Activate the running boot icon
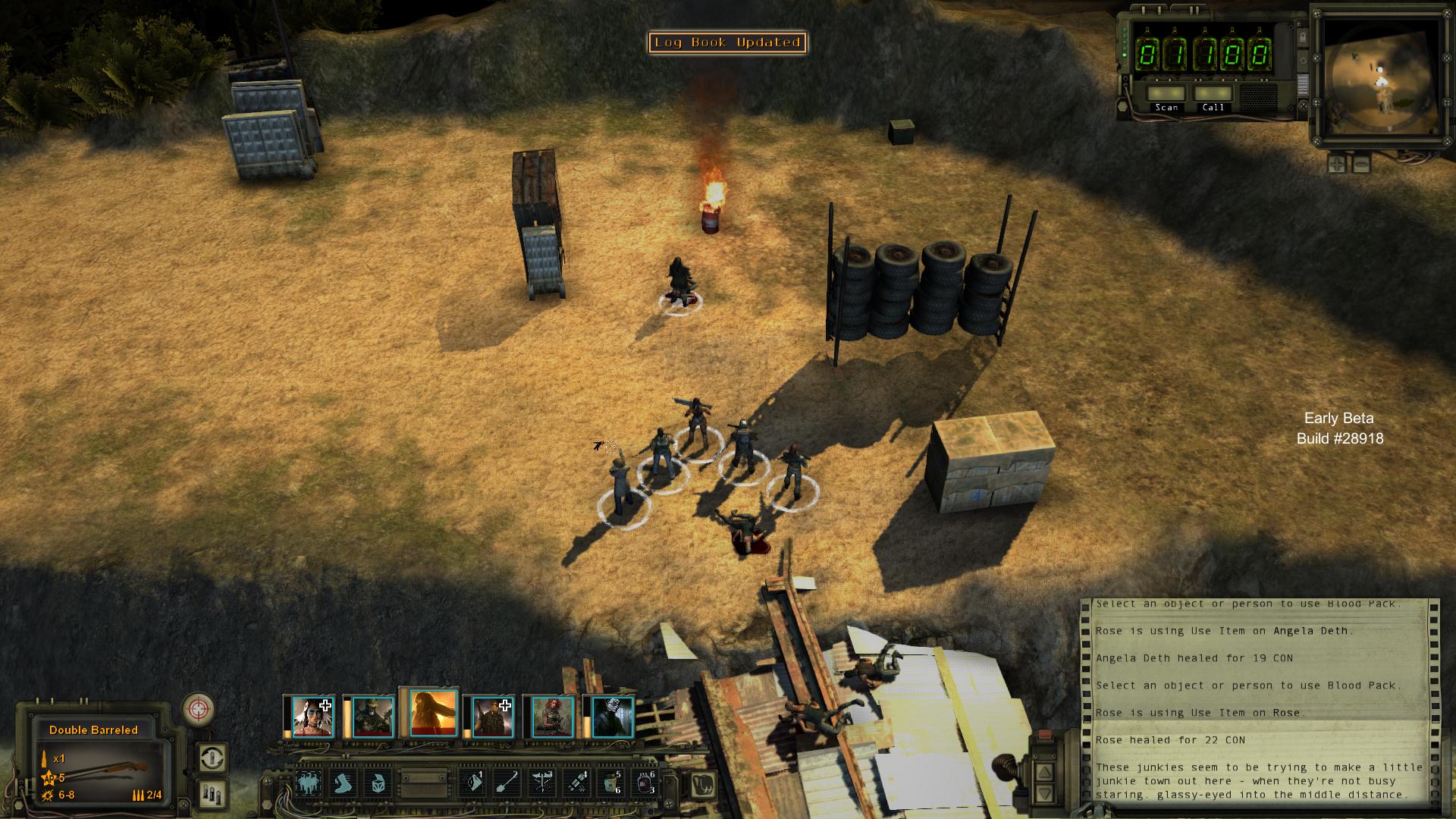The height and width of the screenshot is (819, 1456). tap(344, 783)
